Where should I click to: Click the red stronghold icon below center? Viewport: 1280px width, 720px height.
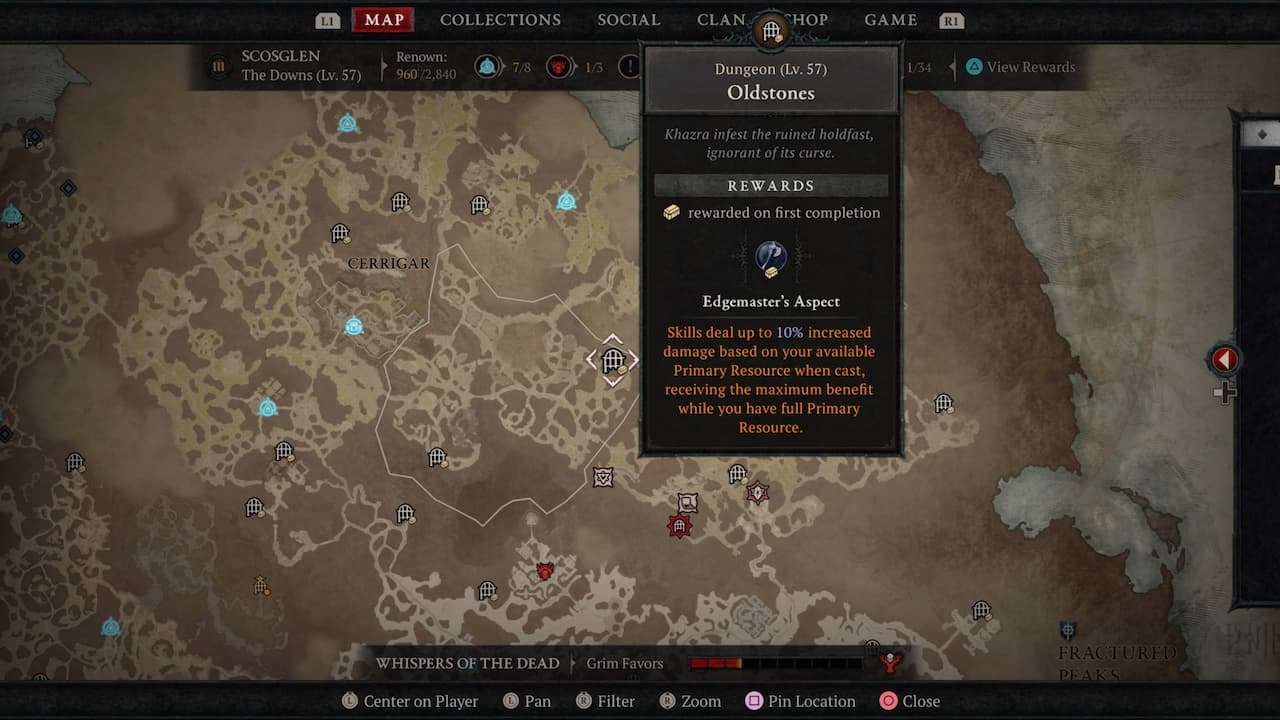tap(680, 527)
